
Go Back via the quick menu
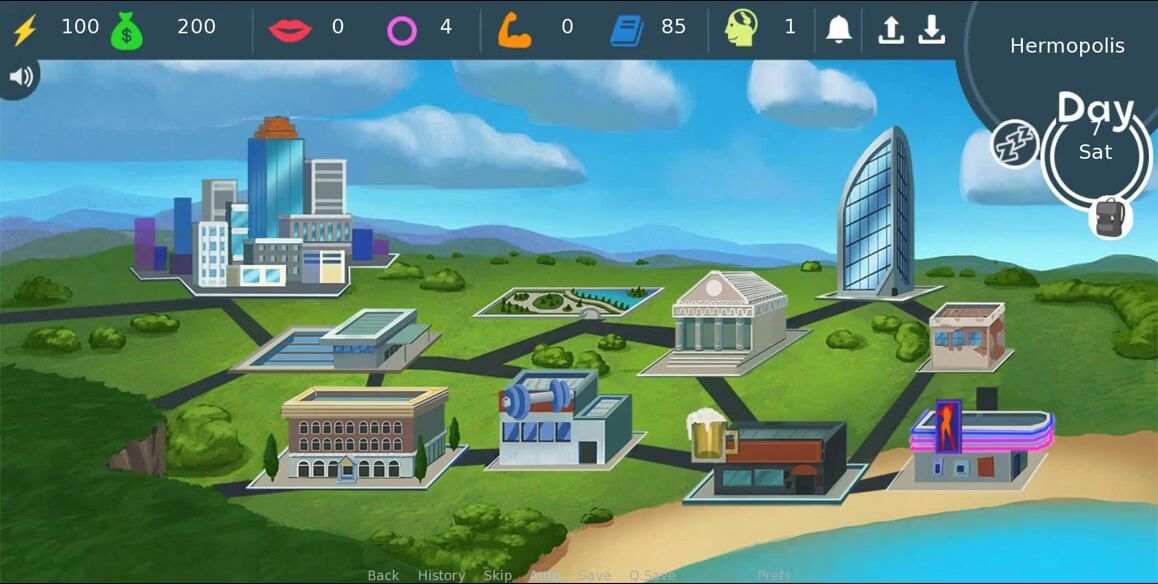[383, 575]
